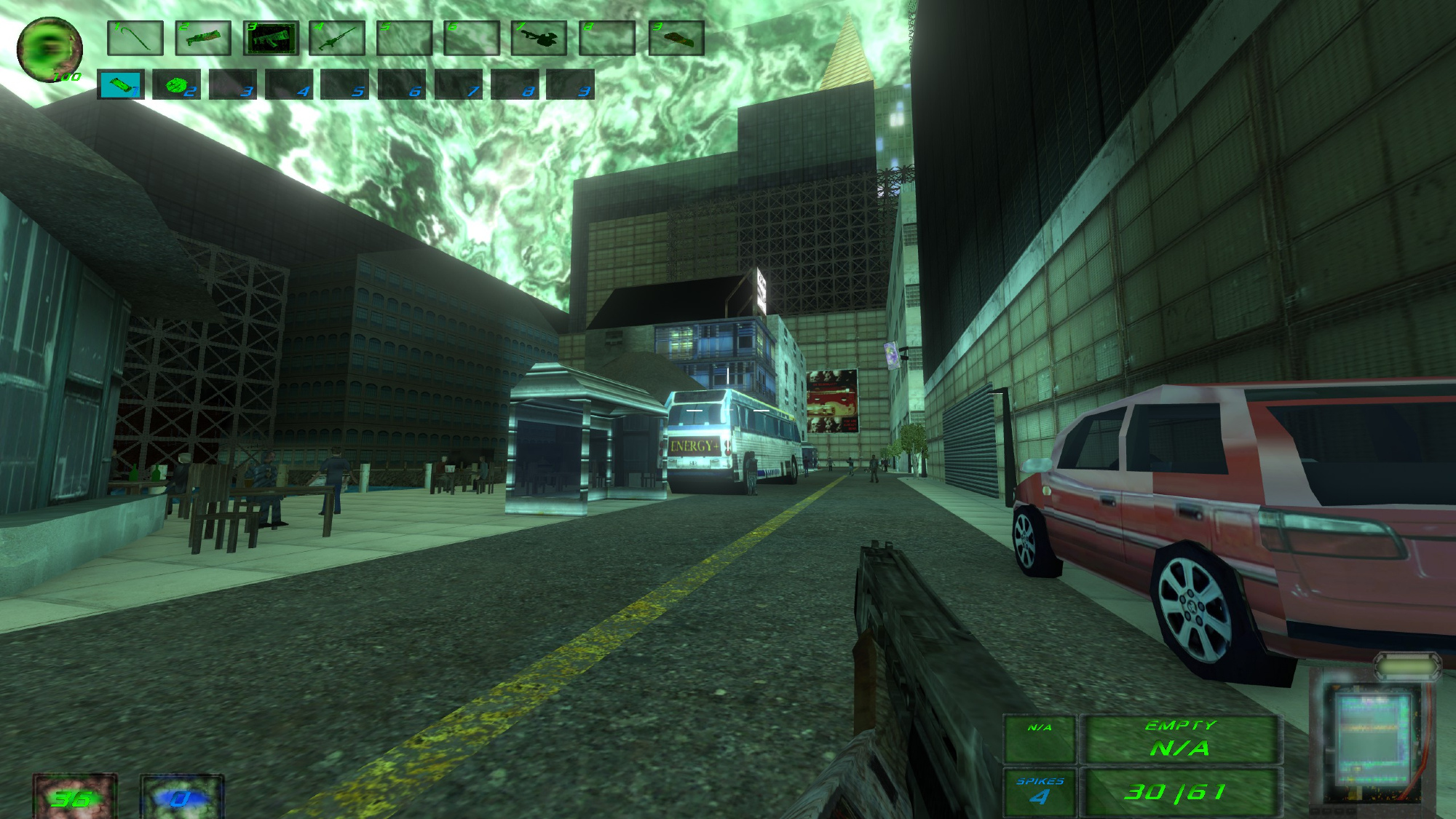The image size is (1456, 819).
Task: Pick the highlighted rifle in weapon slot 3
Action: pyautogui.click(x=271, y=38)
